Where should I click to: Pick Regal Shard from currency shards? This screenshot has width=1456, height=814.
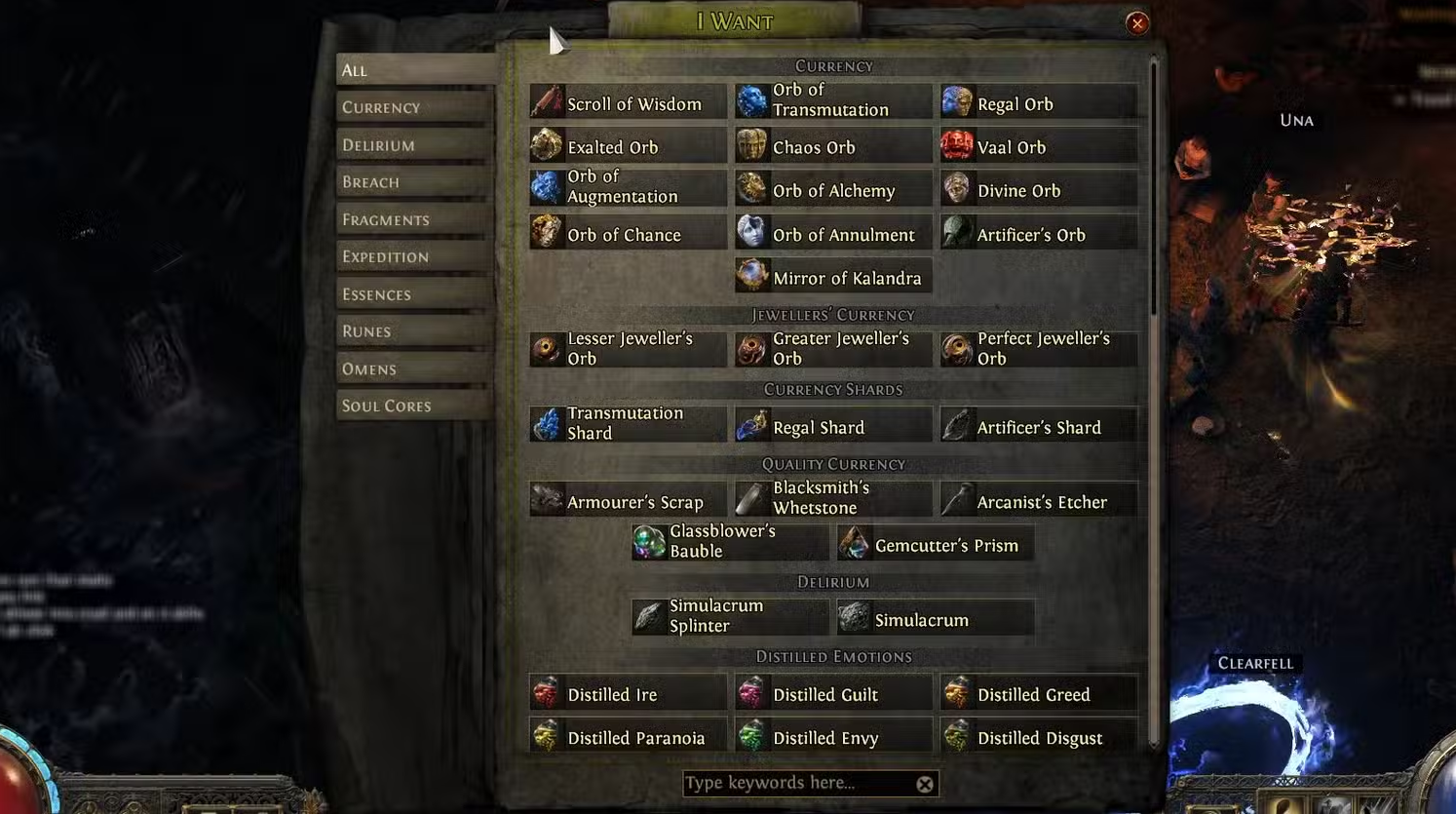(x=832, y=427)
